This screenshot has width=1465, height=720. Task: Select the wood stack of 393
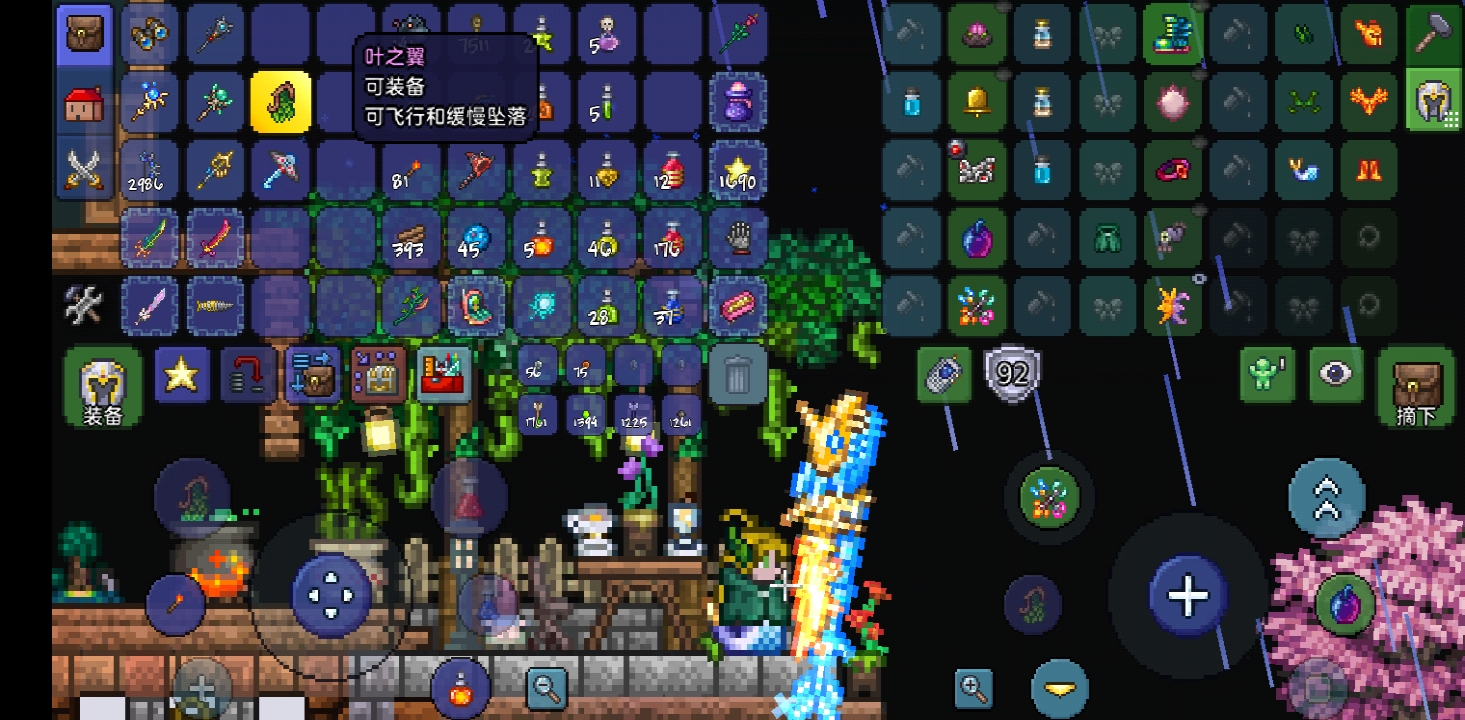410,237
